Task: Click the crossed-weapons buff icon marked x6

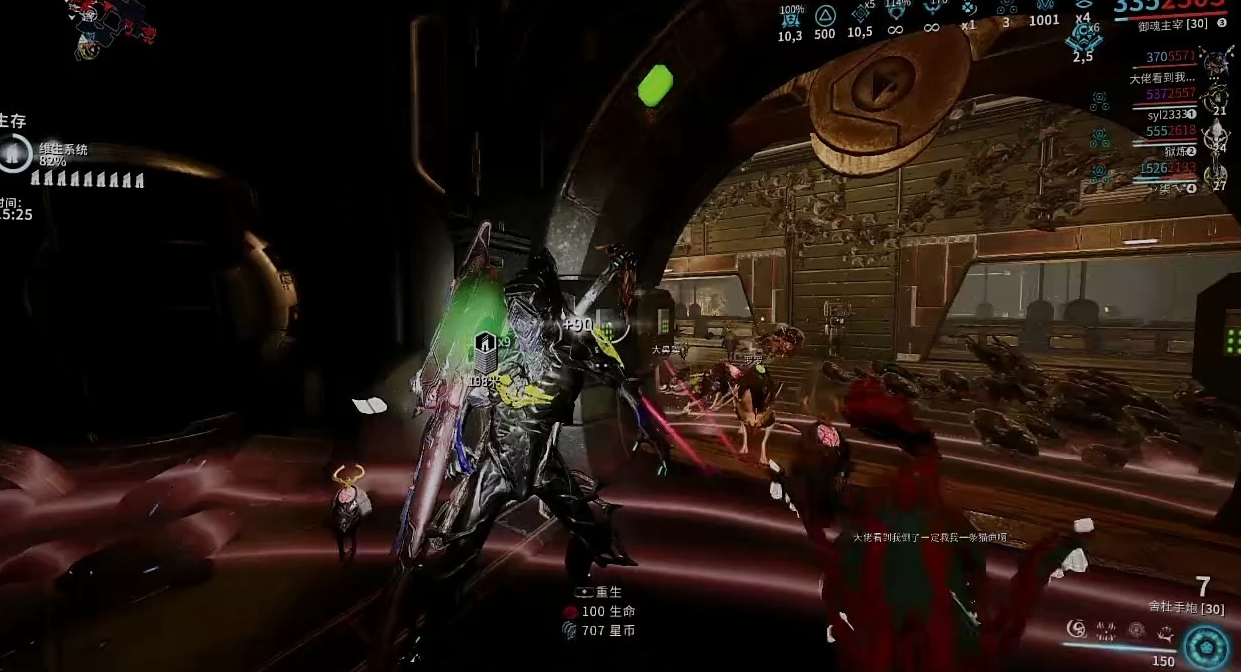Action: 1083,38
